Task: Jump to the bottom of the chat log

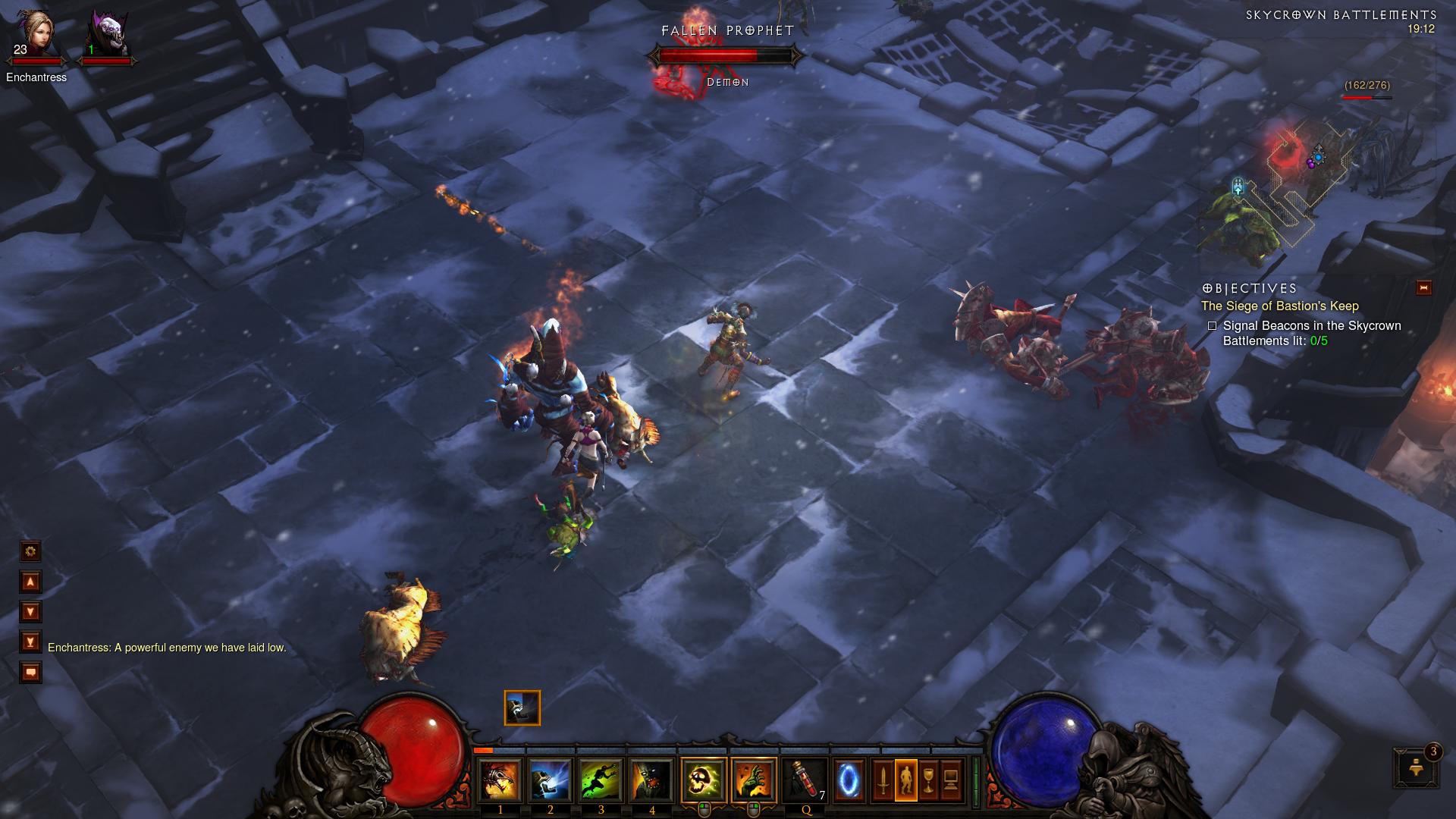Action: click(x=30, y=642)
